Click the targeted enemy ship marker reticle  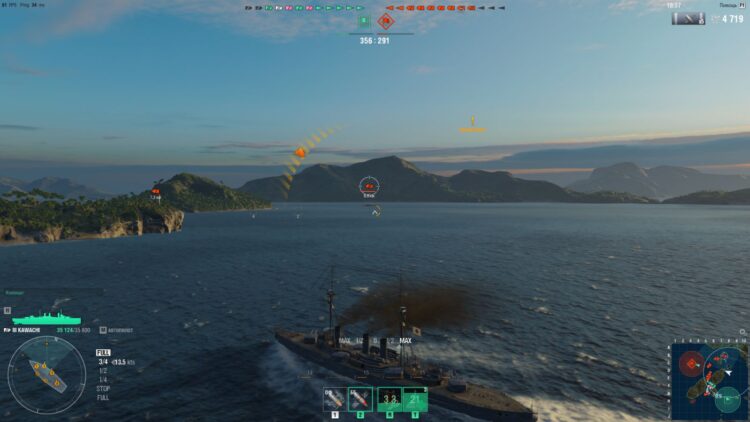pos(370,185)
